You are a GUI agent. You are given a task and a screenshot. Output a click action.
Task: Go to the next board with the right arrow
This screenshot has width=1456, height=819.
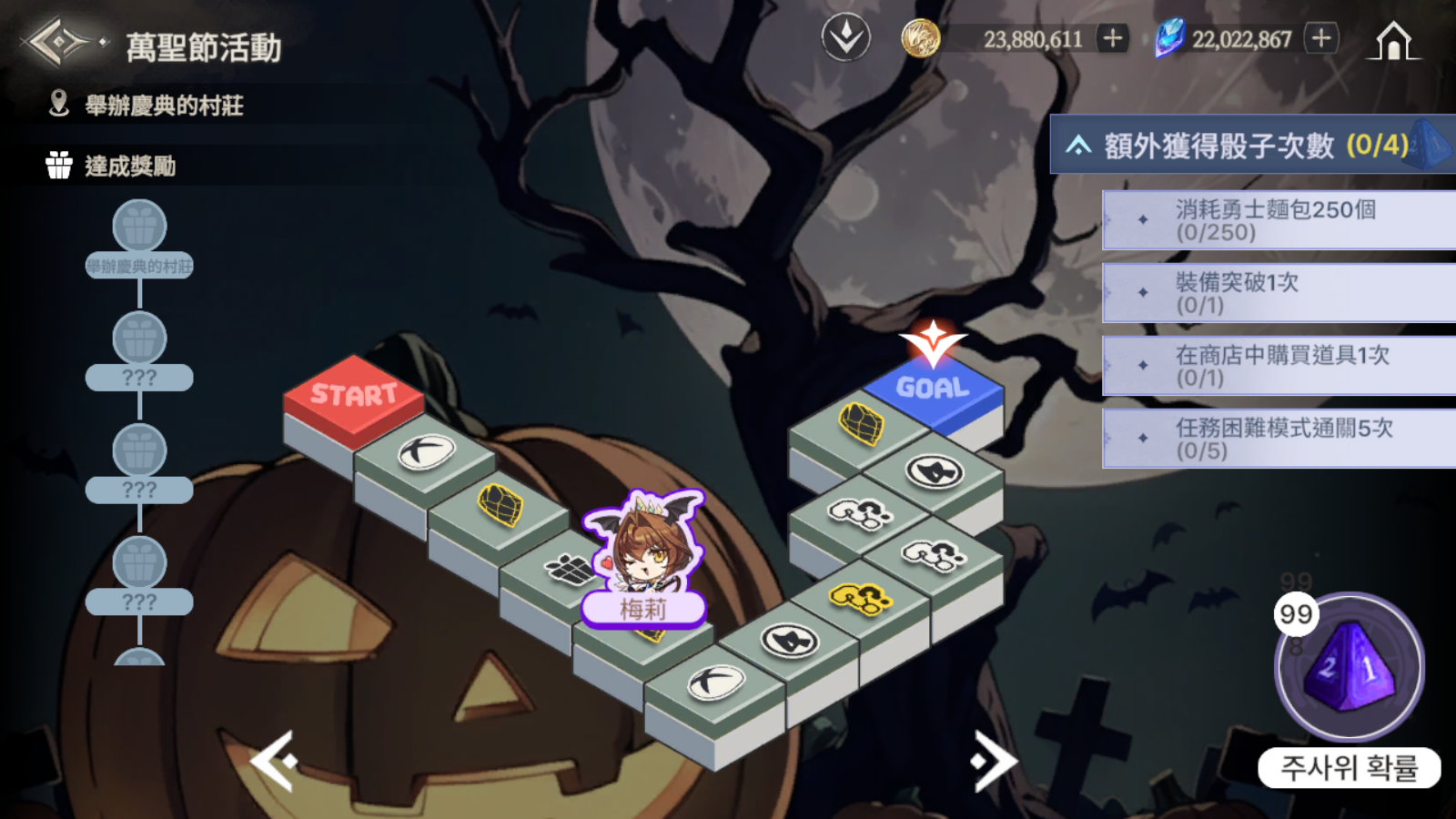[x=994, y=761]
